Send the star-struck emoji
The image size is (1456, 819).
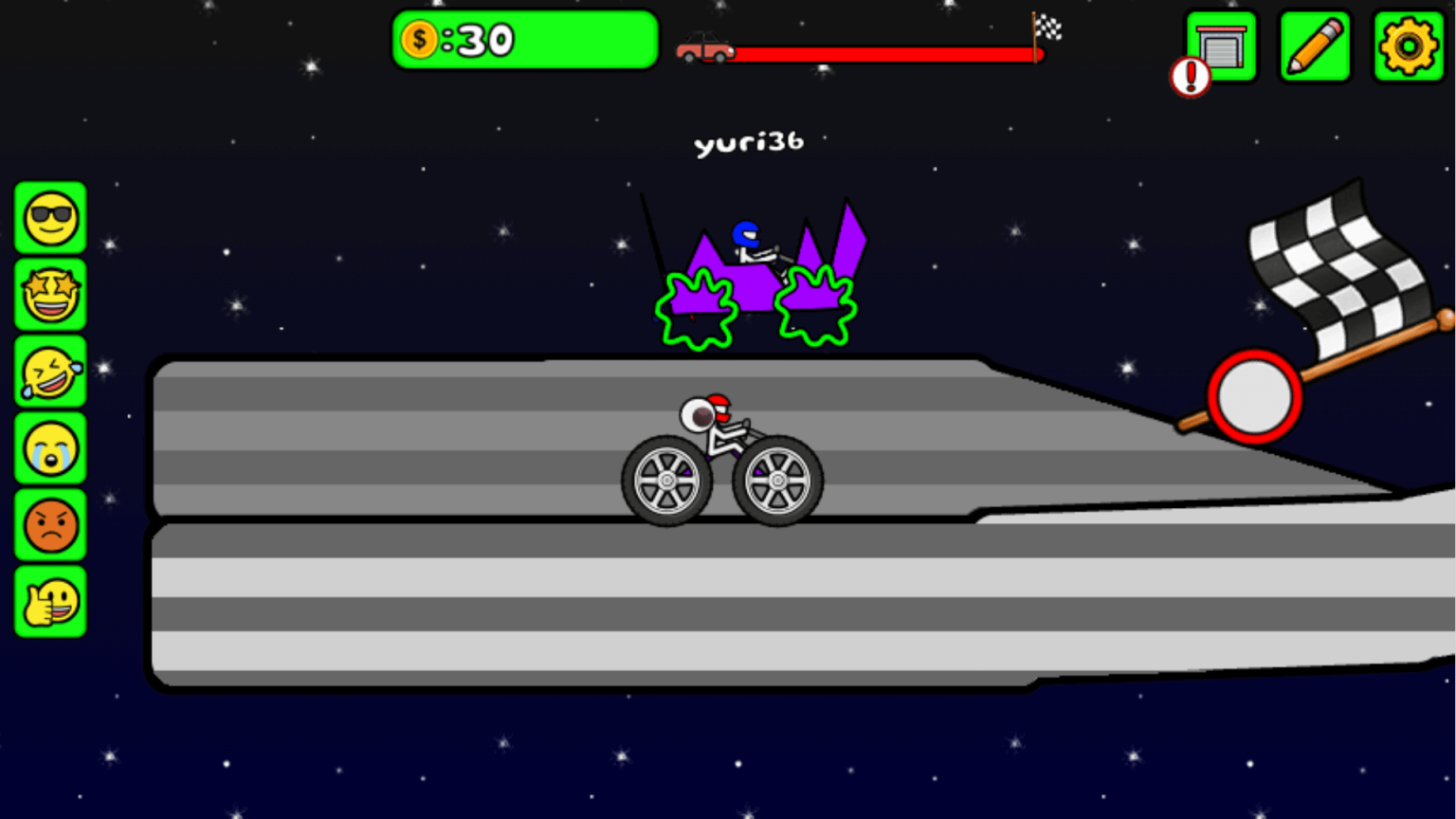[50, 295]
